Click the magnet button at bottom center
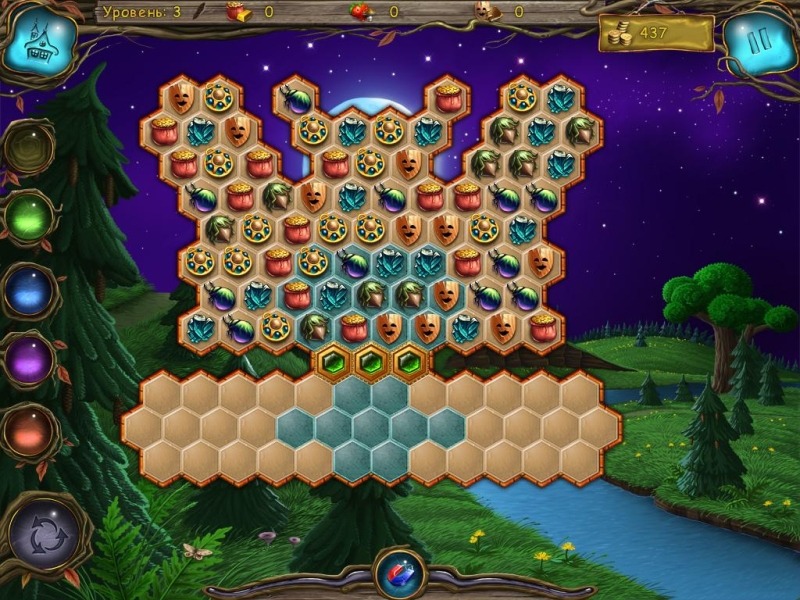 (399, 574)
